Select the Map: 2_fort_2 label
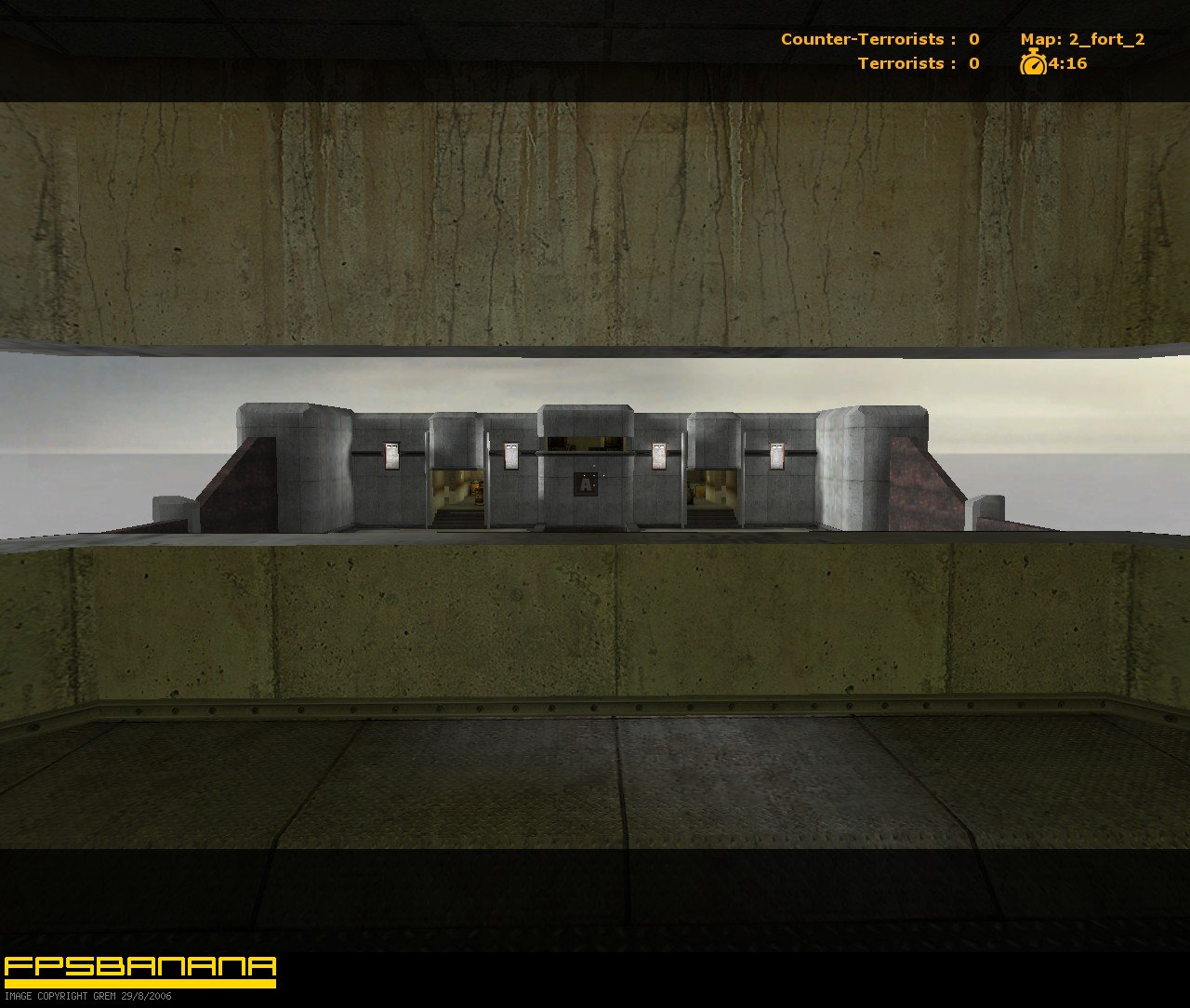 [1081, 40]
